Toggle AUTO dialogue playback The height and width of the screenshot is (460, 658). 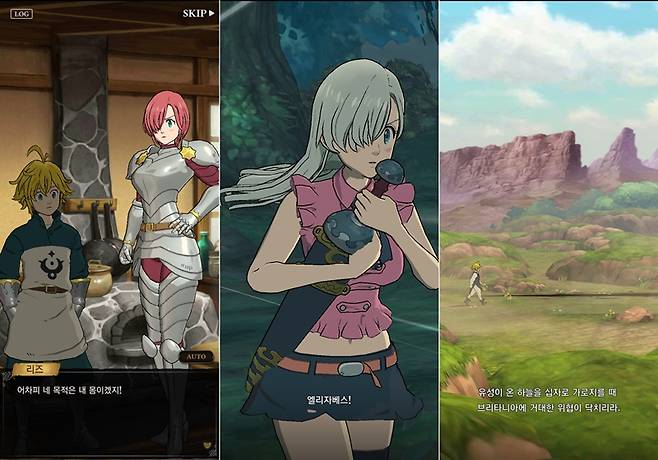[194, 356]
